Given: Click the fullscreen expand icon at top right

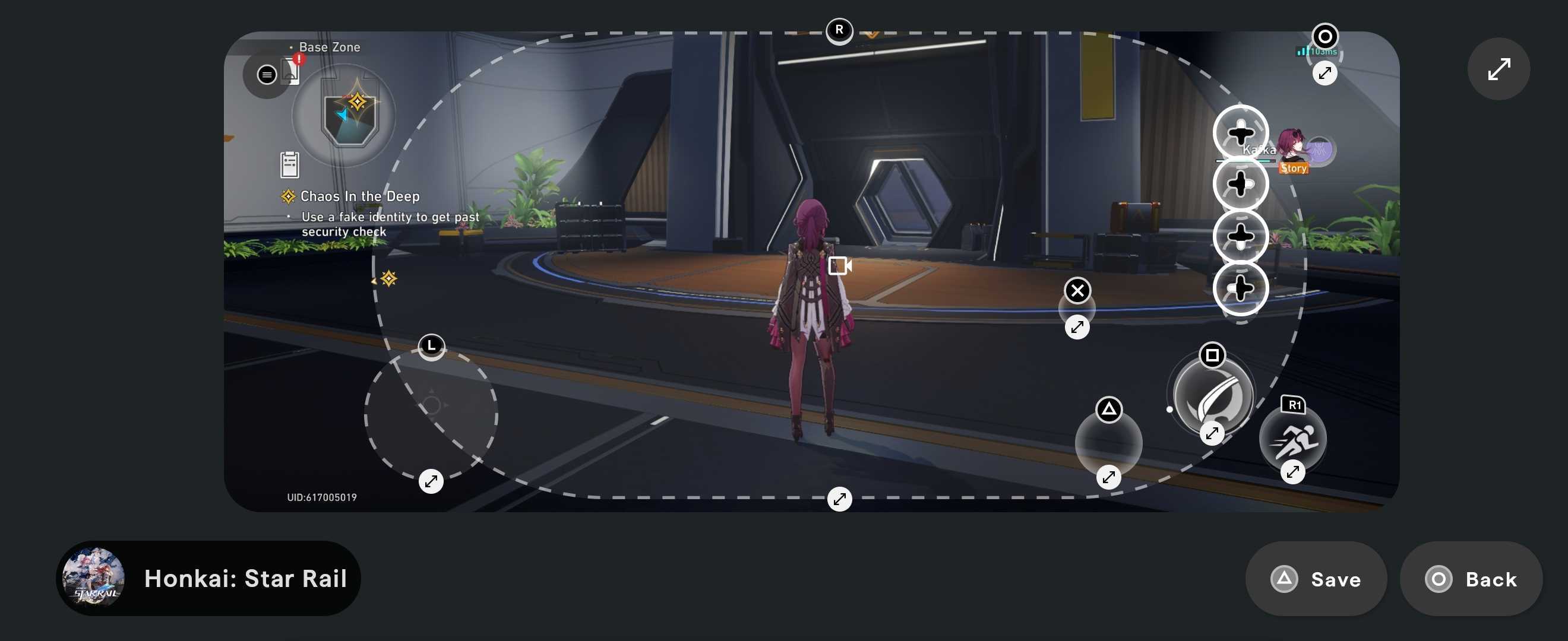Looking at the screenshot, I should (x=1499, y=69).
